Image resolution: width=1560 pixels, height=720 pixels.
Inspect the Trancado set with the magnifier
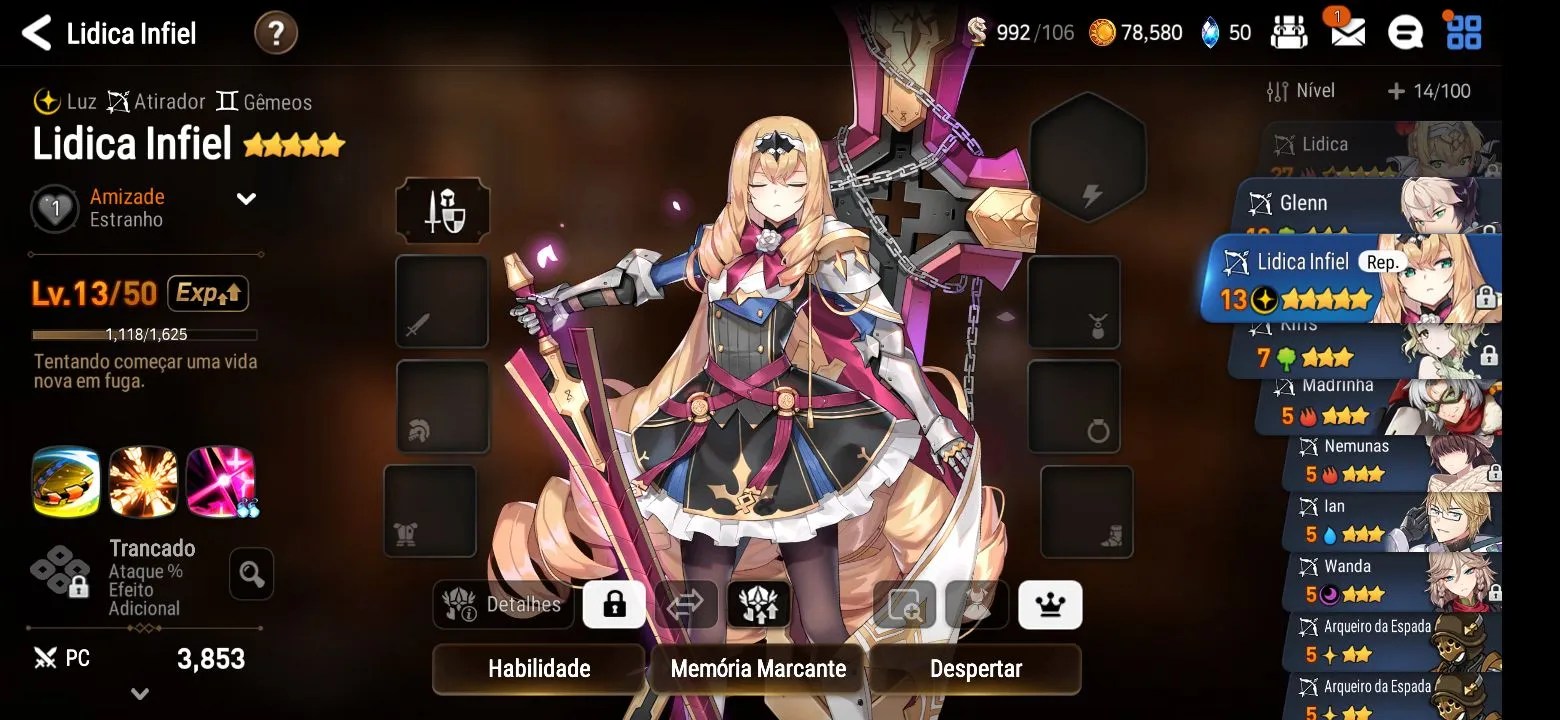tap(251, 574)
